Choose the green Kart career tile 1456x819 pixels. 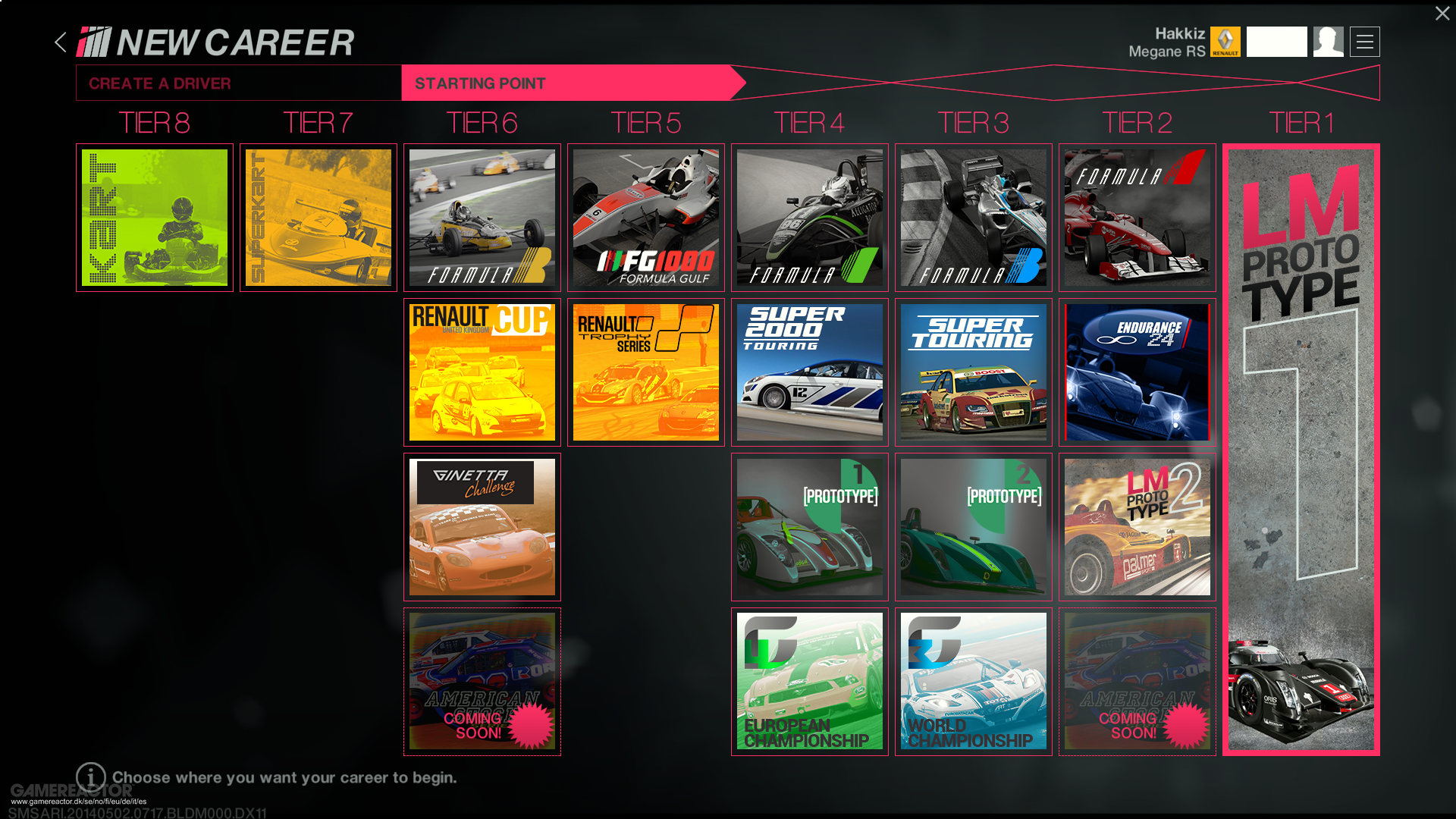155,218
